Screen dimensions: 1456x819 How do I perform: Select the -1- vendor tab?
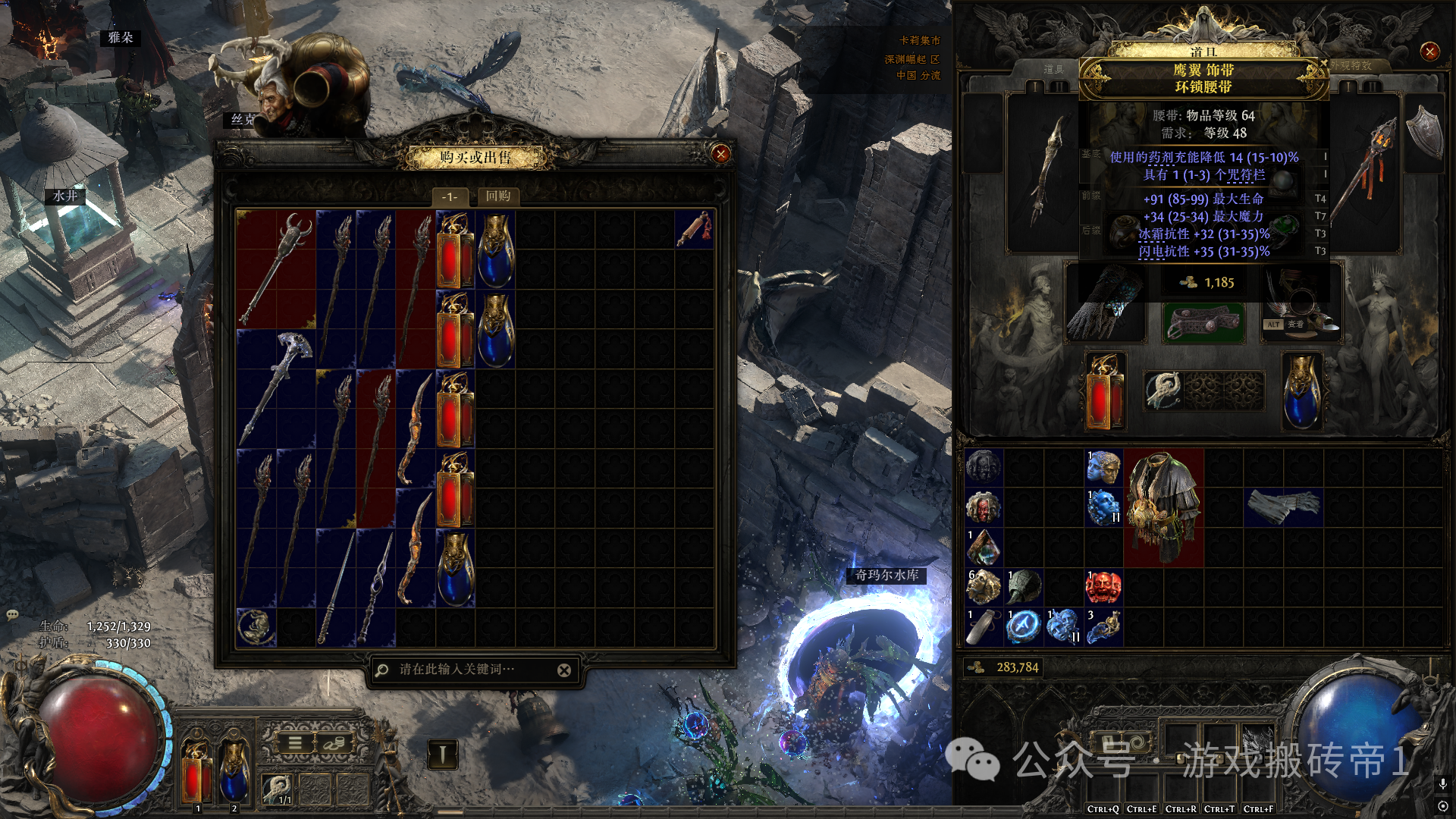click(x=450, y=197)
